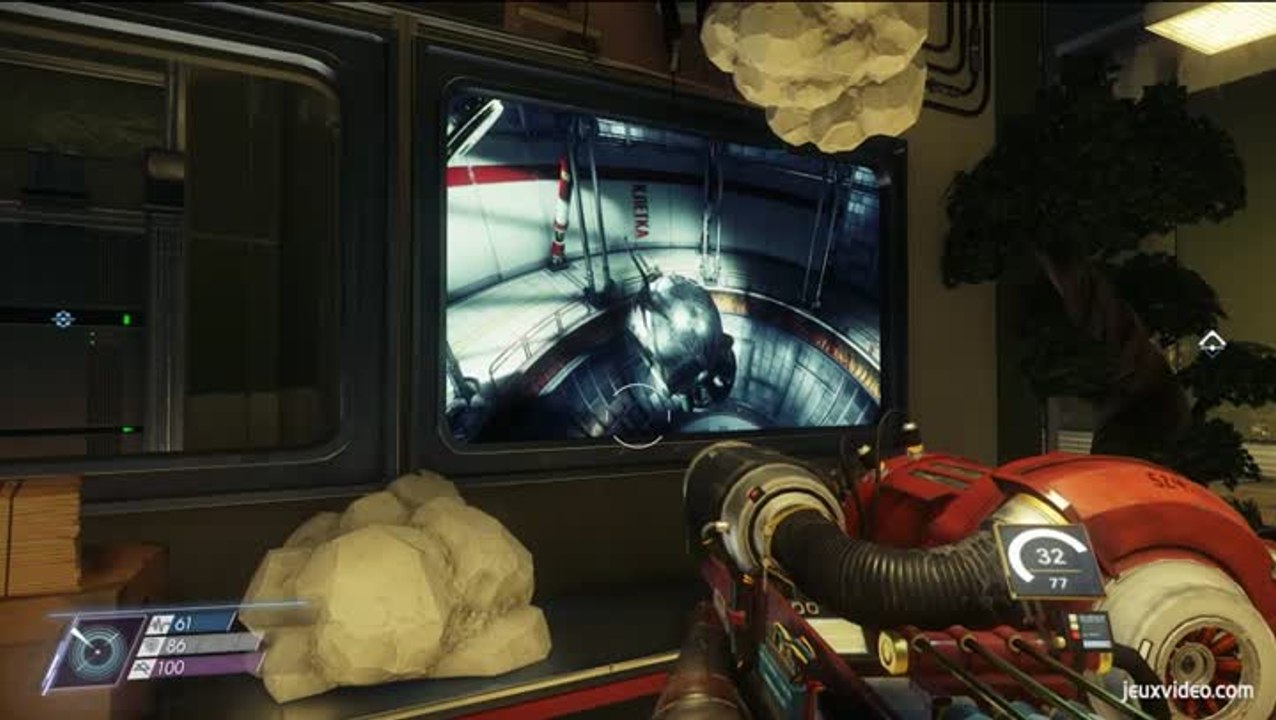Click the blue crosshair-shaped marker icon
Viewport: 1276px width, 720px height.
tap(63, 319)
